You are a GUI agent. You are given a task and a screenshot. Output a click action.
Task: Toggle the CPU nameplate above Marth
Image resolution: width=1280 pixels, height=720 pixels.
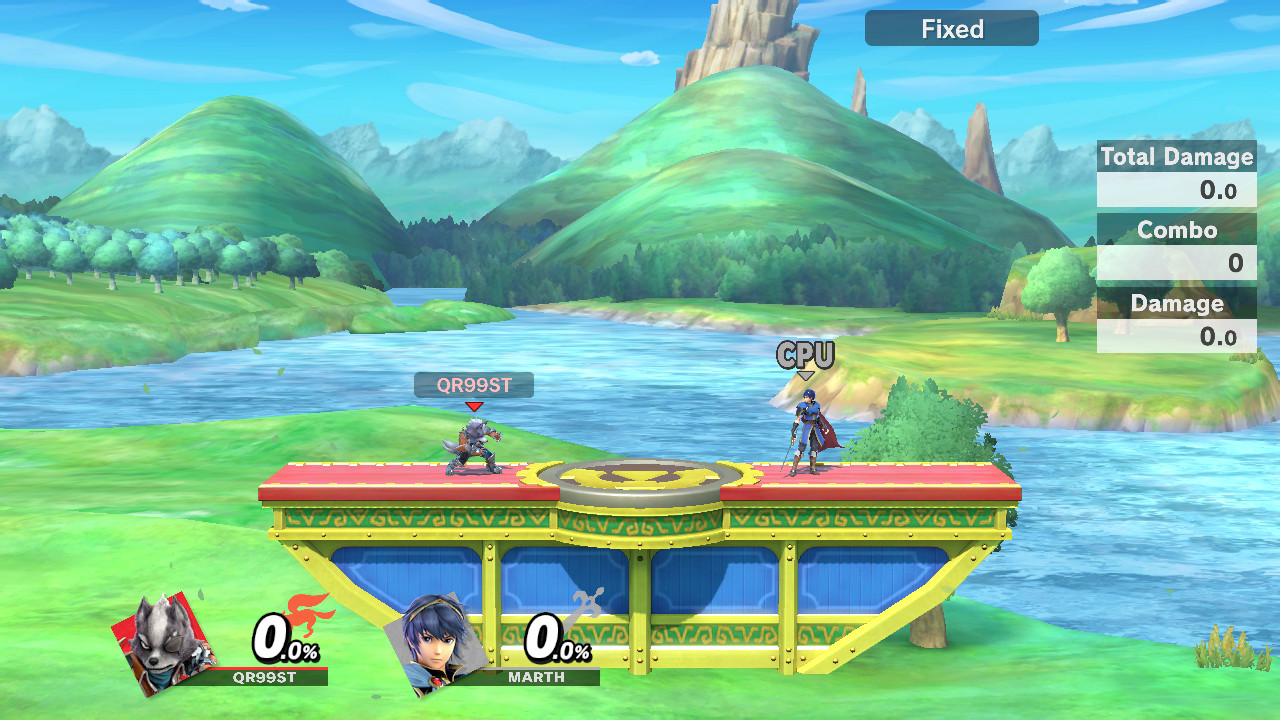point(806,355)
